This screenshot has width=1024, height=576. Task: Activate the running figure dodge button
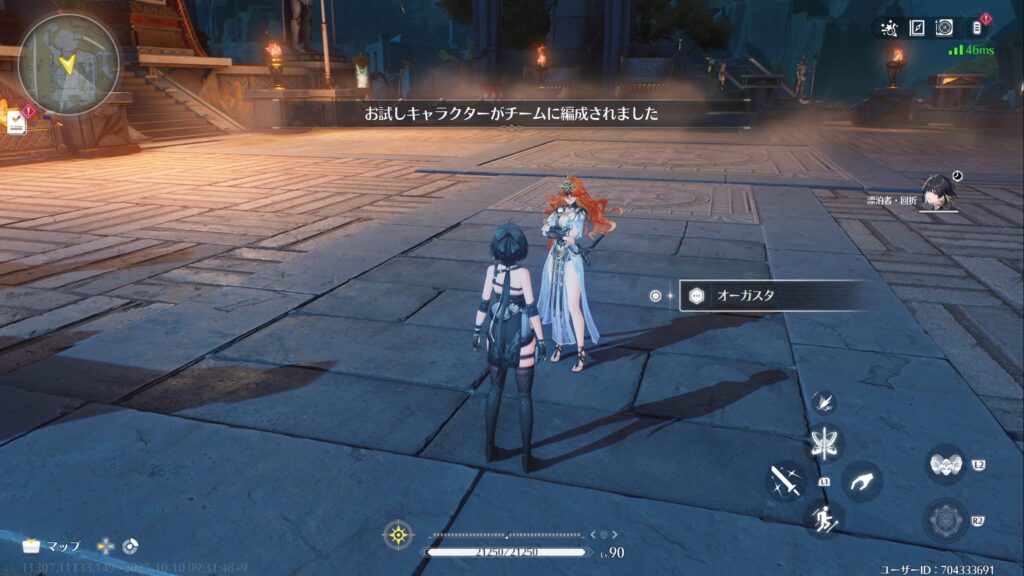pos(825,518)
